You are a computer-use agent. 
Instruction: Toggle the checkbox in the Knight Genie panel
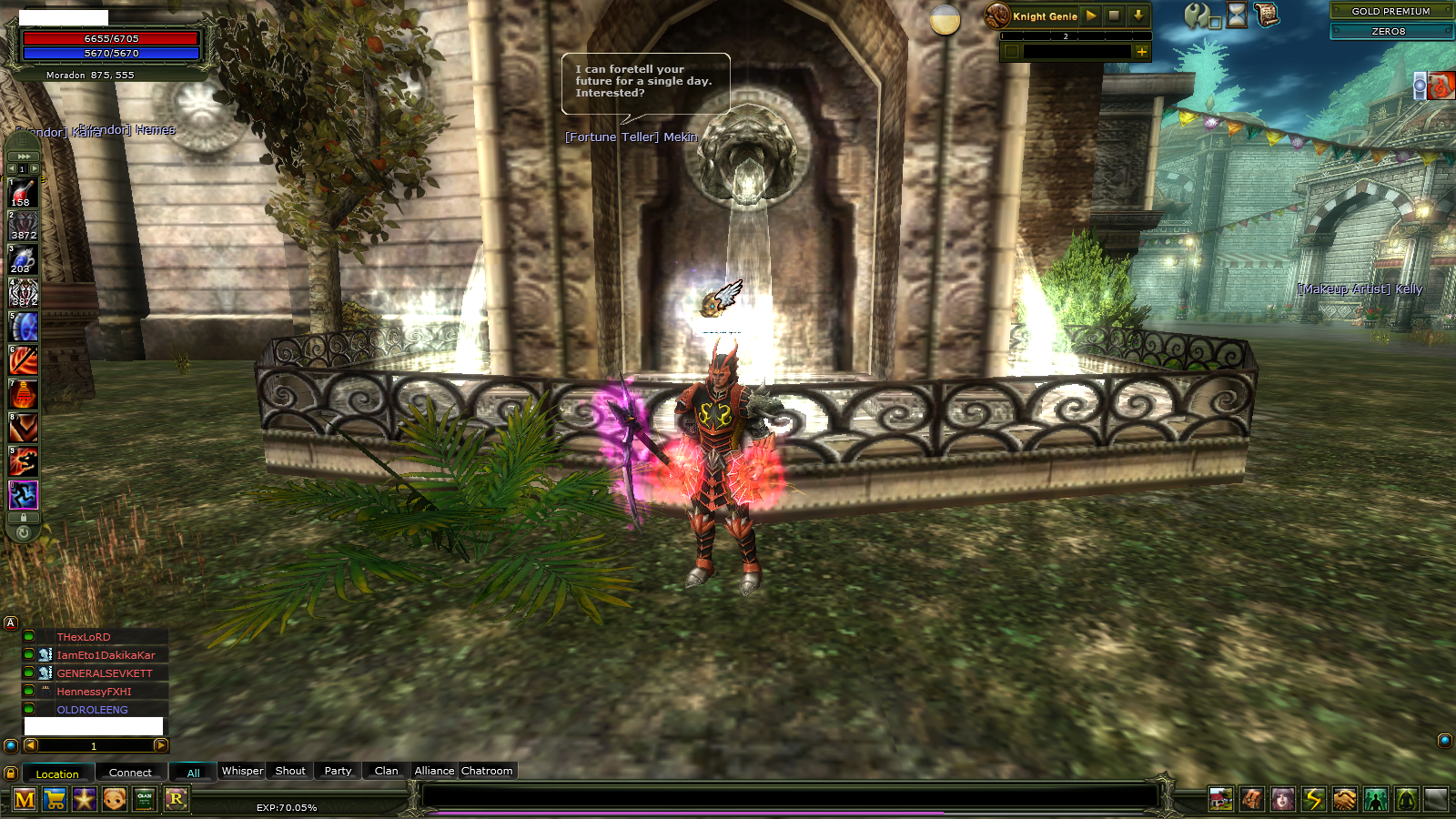[x=1012, y=51]
